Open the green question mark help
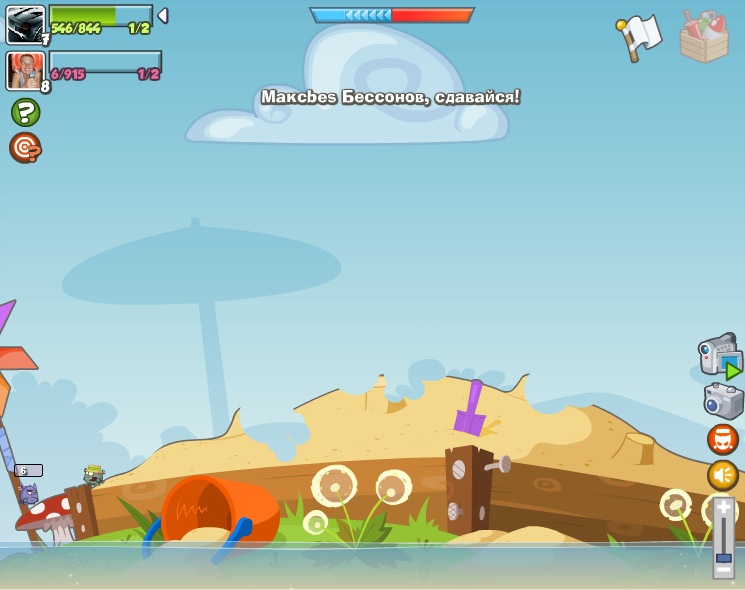 pos(25,112)
